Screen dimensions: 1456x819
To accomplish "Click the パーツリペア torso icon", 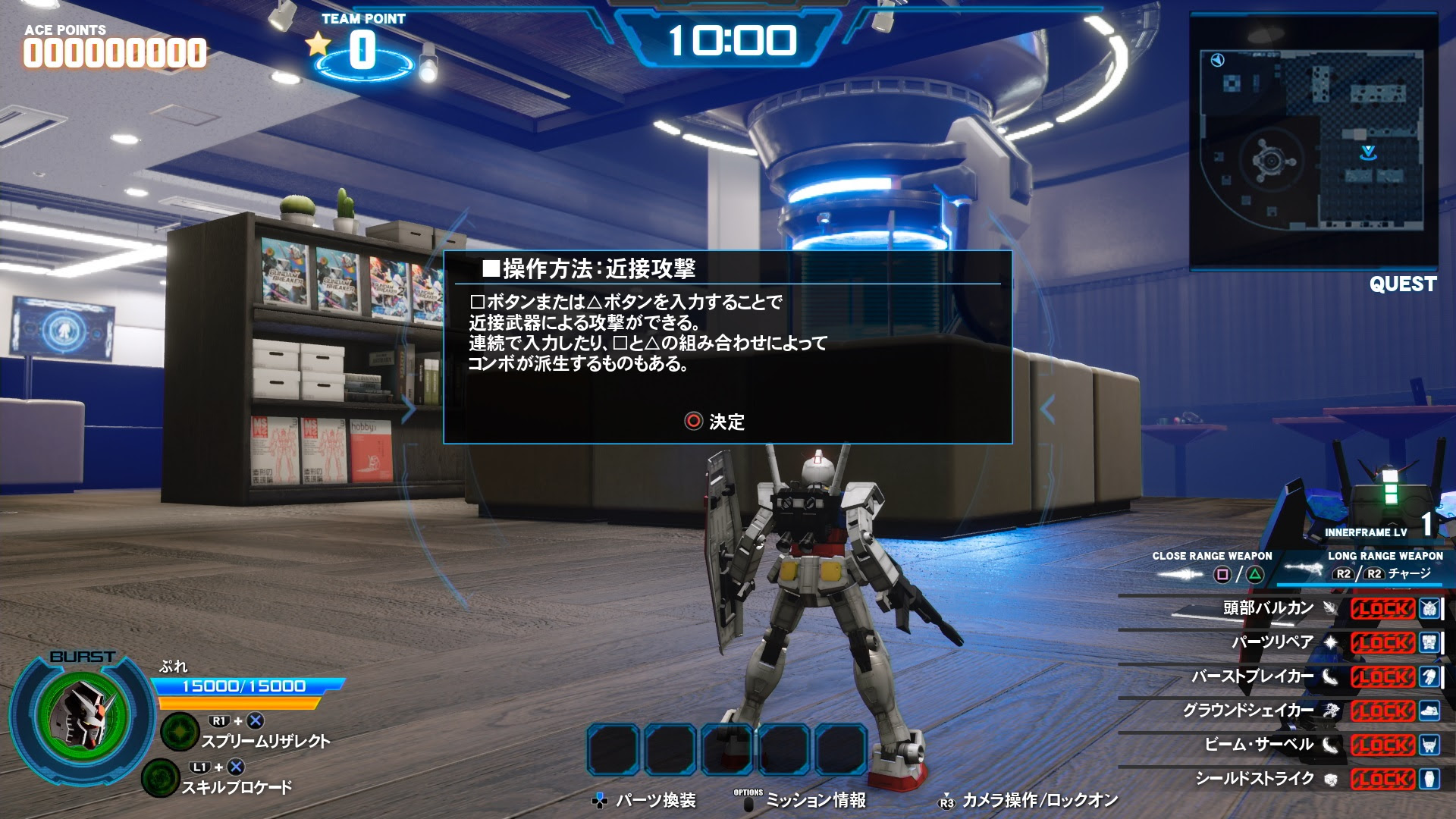I will [x=1429, y=643].
